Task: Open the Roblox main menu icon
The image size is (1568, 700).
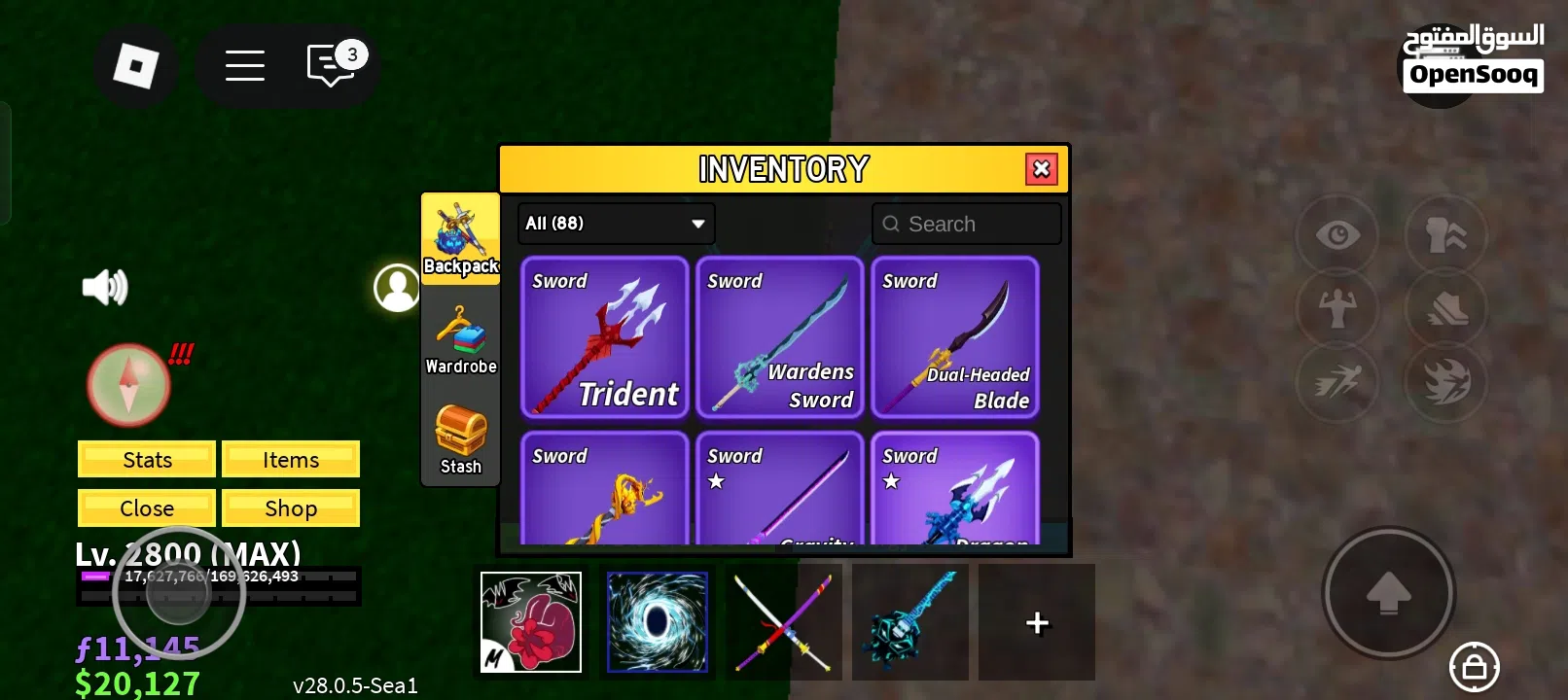Action: (x=136, y=65)
